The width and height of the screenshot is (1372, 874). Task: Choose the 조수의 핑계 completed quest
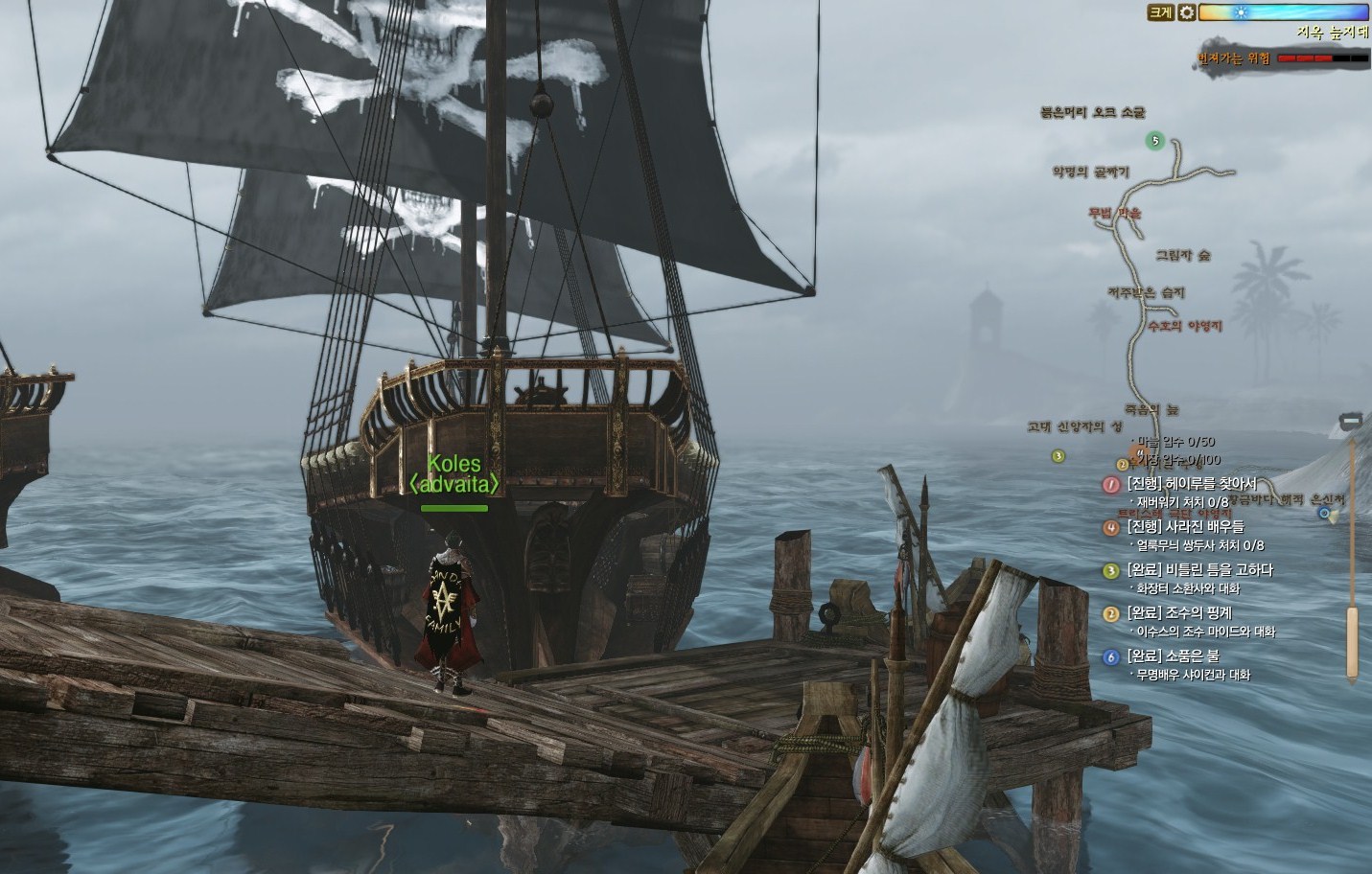point(1179,612)
